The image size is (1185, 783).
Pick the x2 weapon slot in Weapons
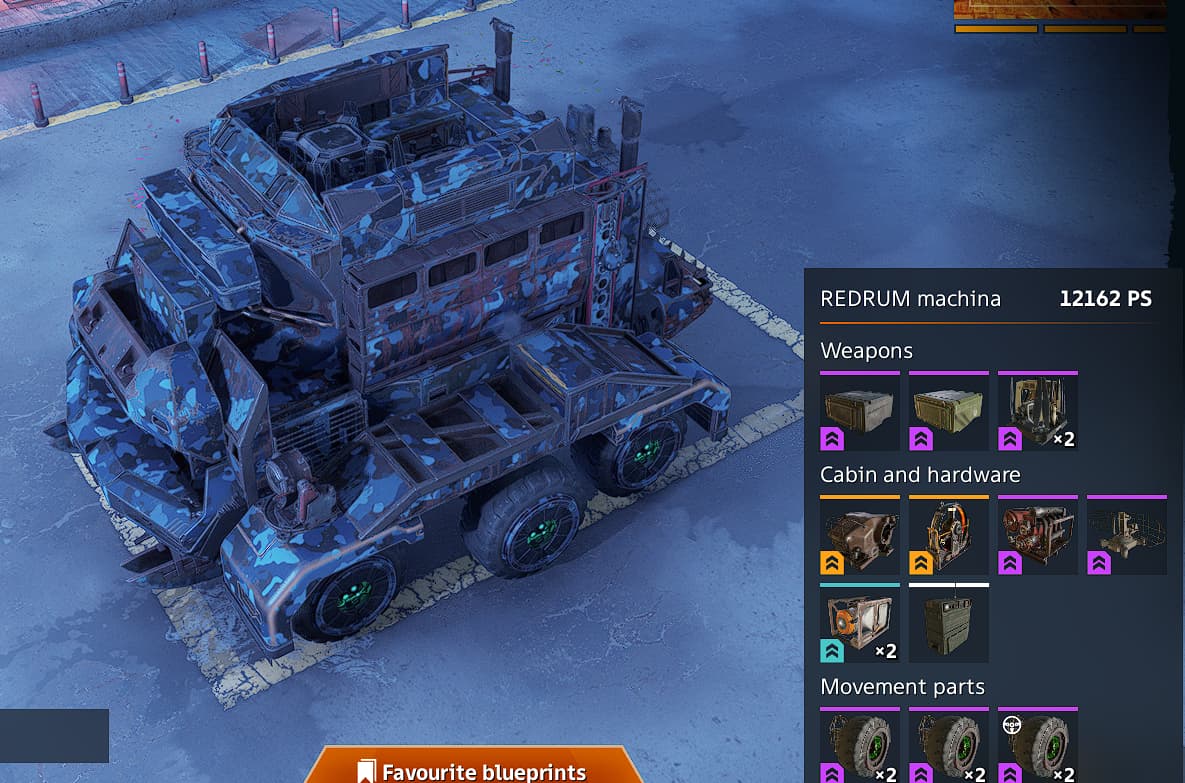pyautogui.click(x=1037, y=411)
